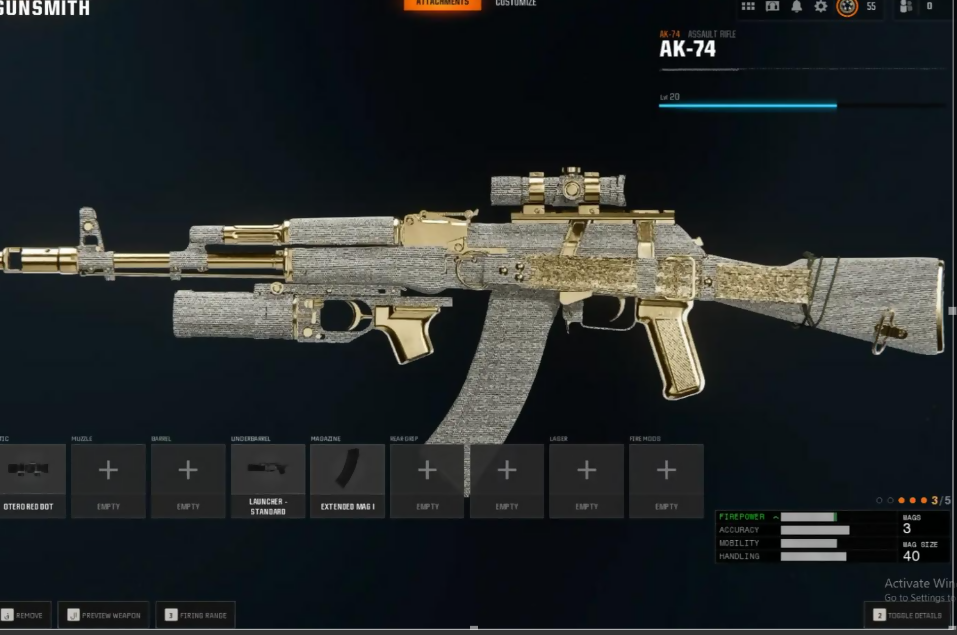Pick the Extended Mag I magazine slot

point(347,481)
